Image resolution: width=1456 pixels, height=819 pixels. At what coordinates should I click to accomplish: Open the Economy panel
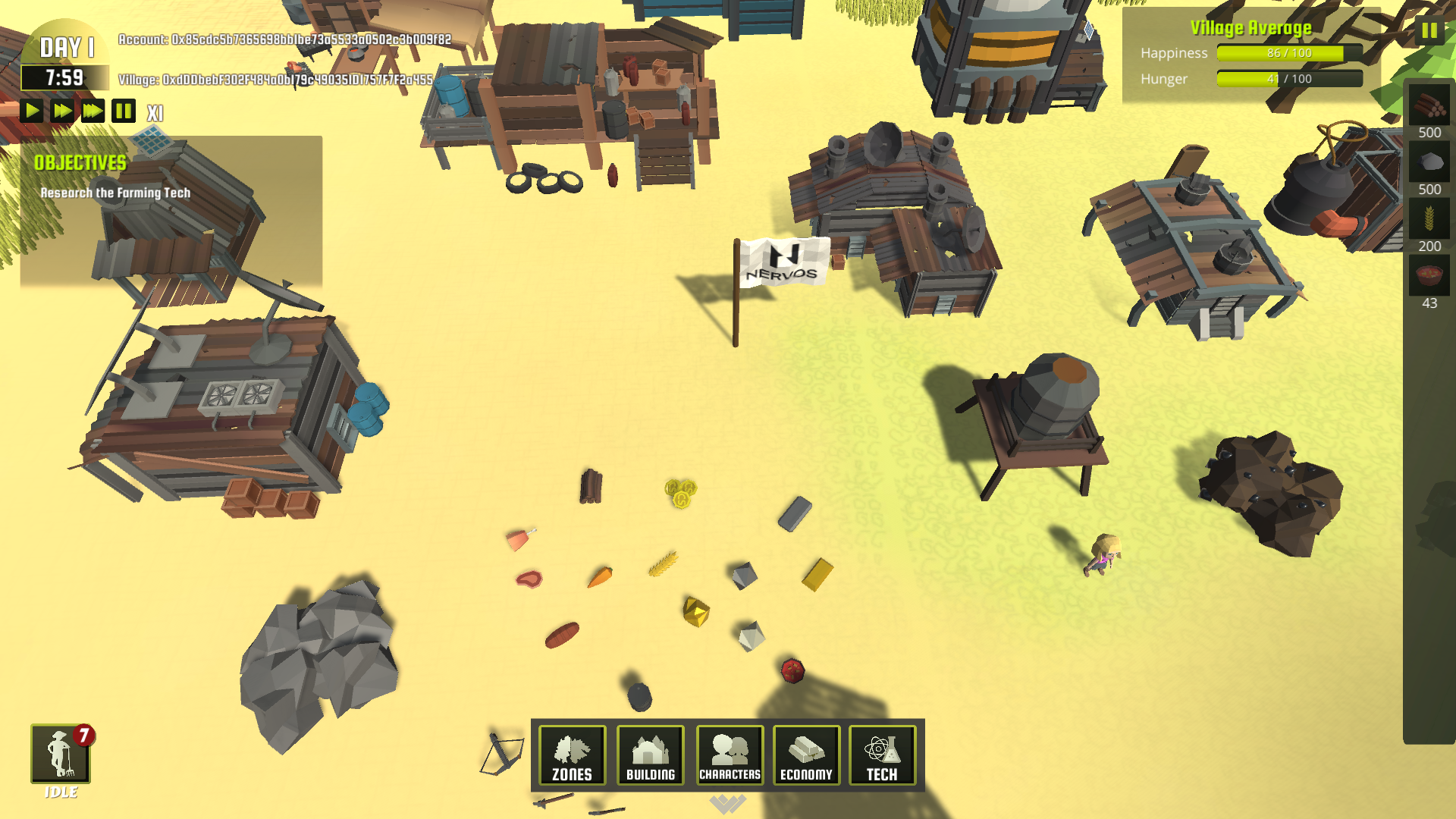(x=806, y=755)
